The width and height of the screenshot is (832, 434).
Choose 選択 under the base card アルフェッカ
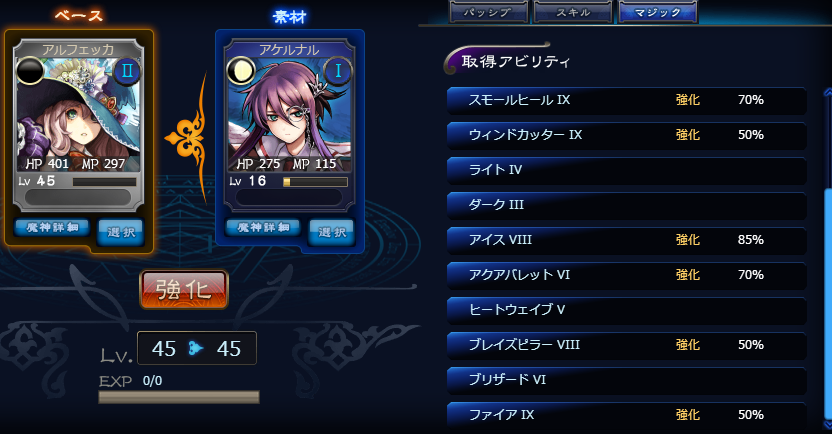(120, 231)
